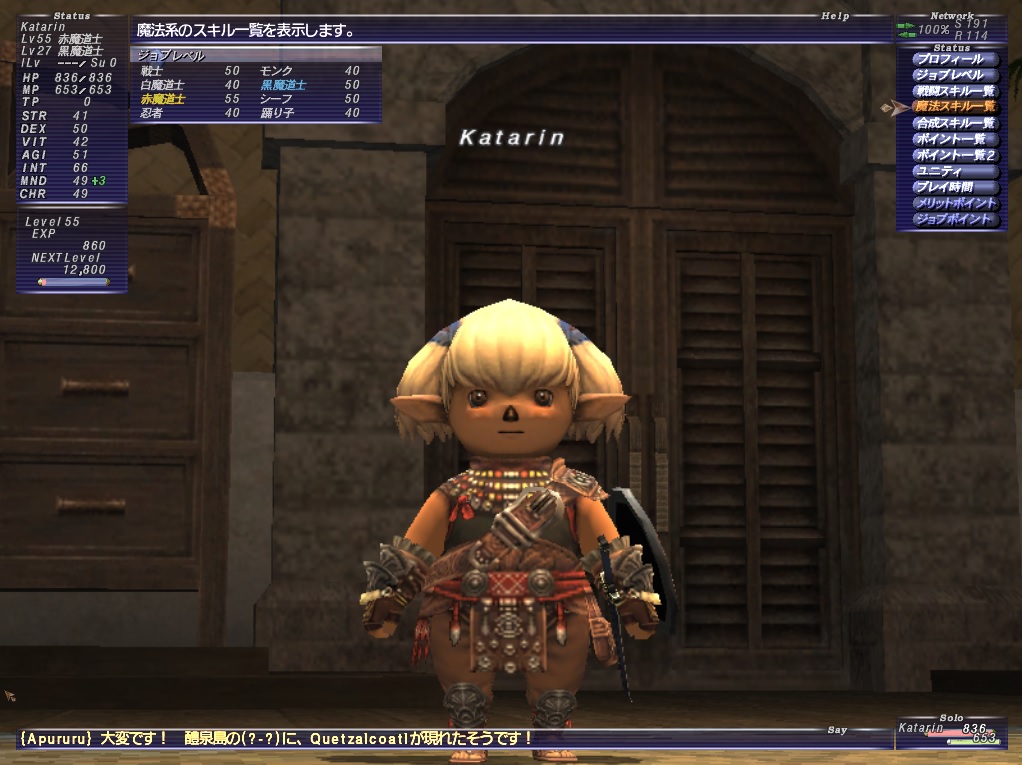Choose the highlighted 魔法スキル一覧 magic skills entry

point(955,106)
